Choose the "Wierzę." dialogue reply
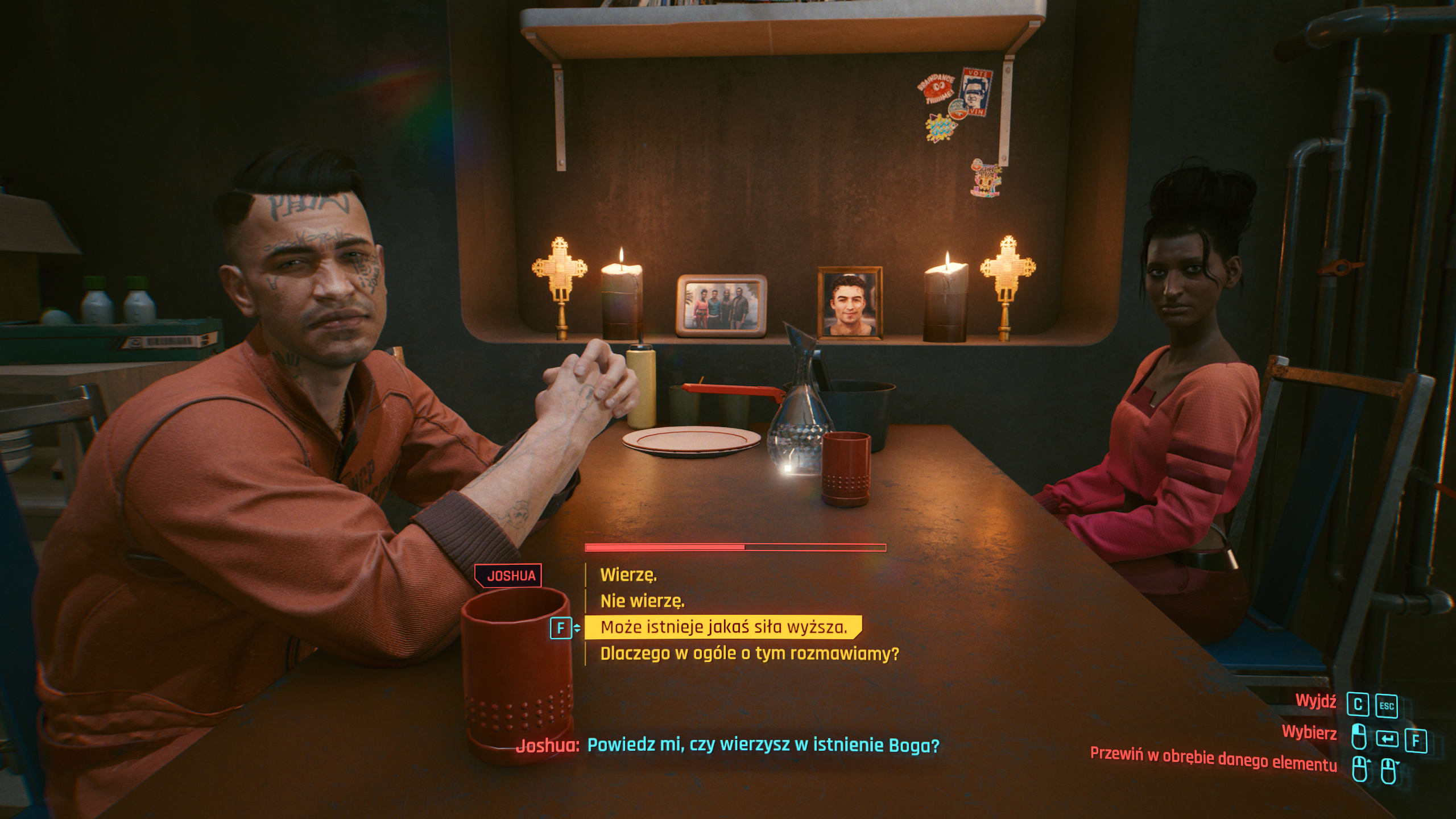This screenshot has width=1456, height=819. tap(628, 575)
